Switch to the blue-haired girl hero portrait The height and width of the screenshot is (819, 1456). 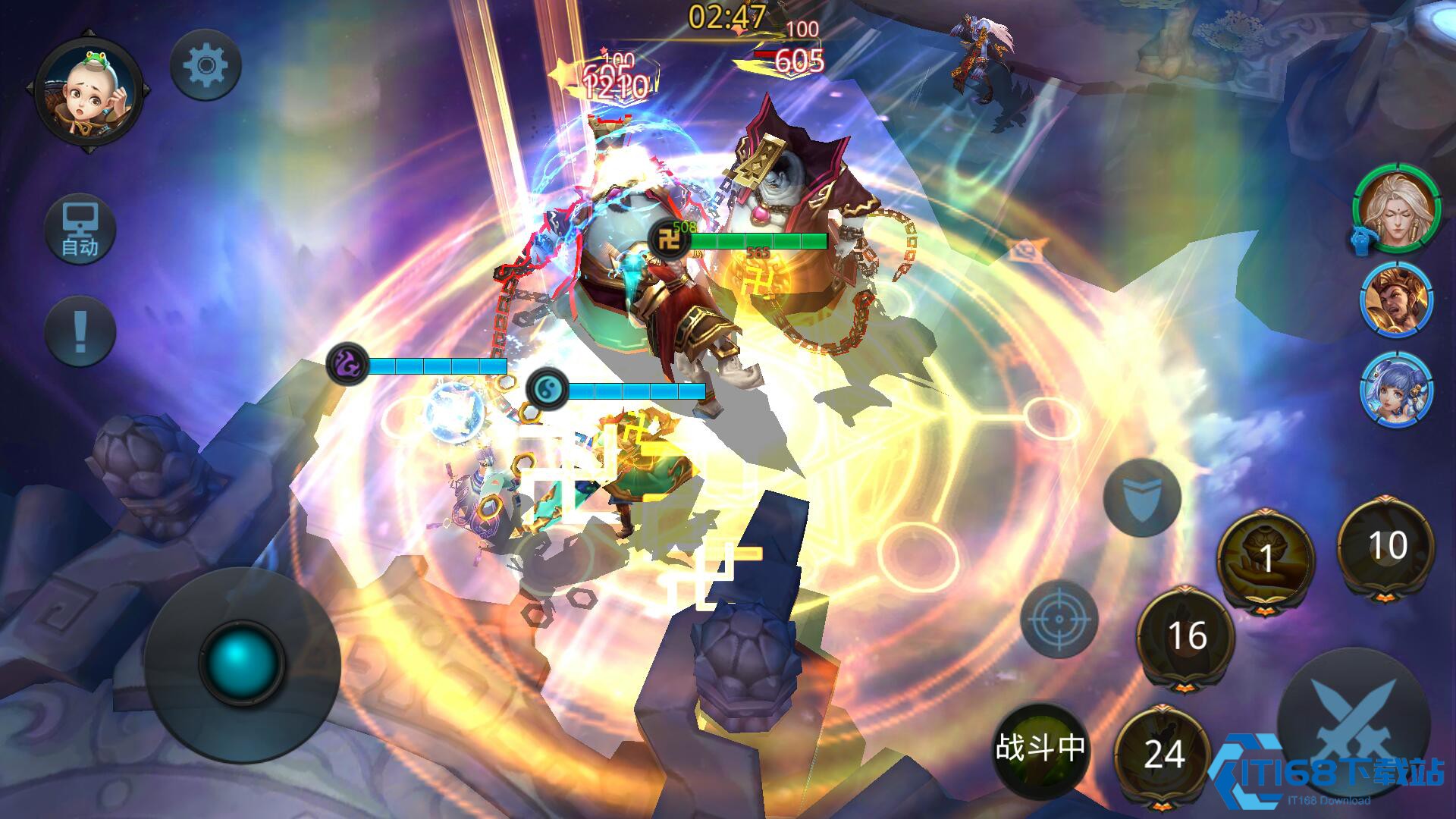point(1397,390)
